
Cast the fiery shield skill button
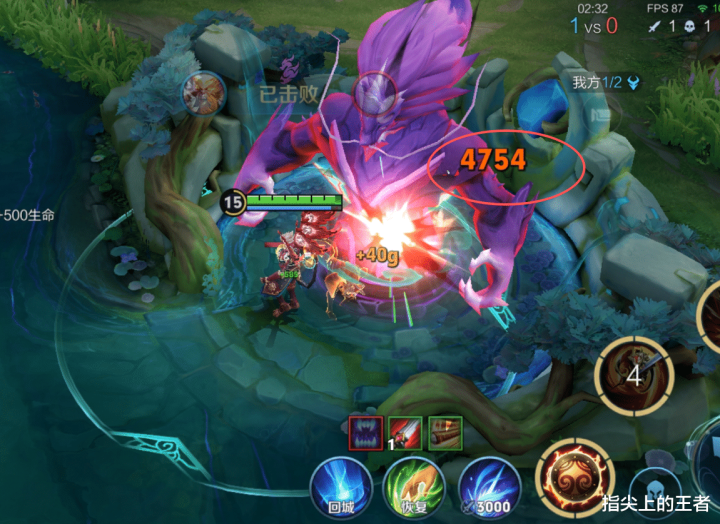point(574,477)
